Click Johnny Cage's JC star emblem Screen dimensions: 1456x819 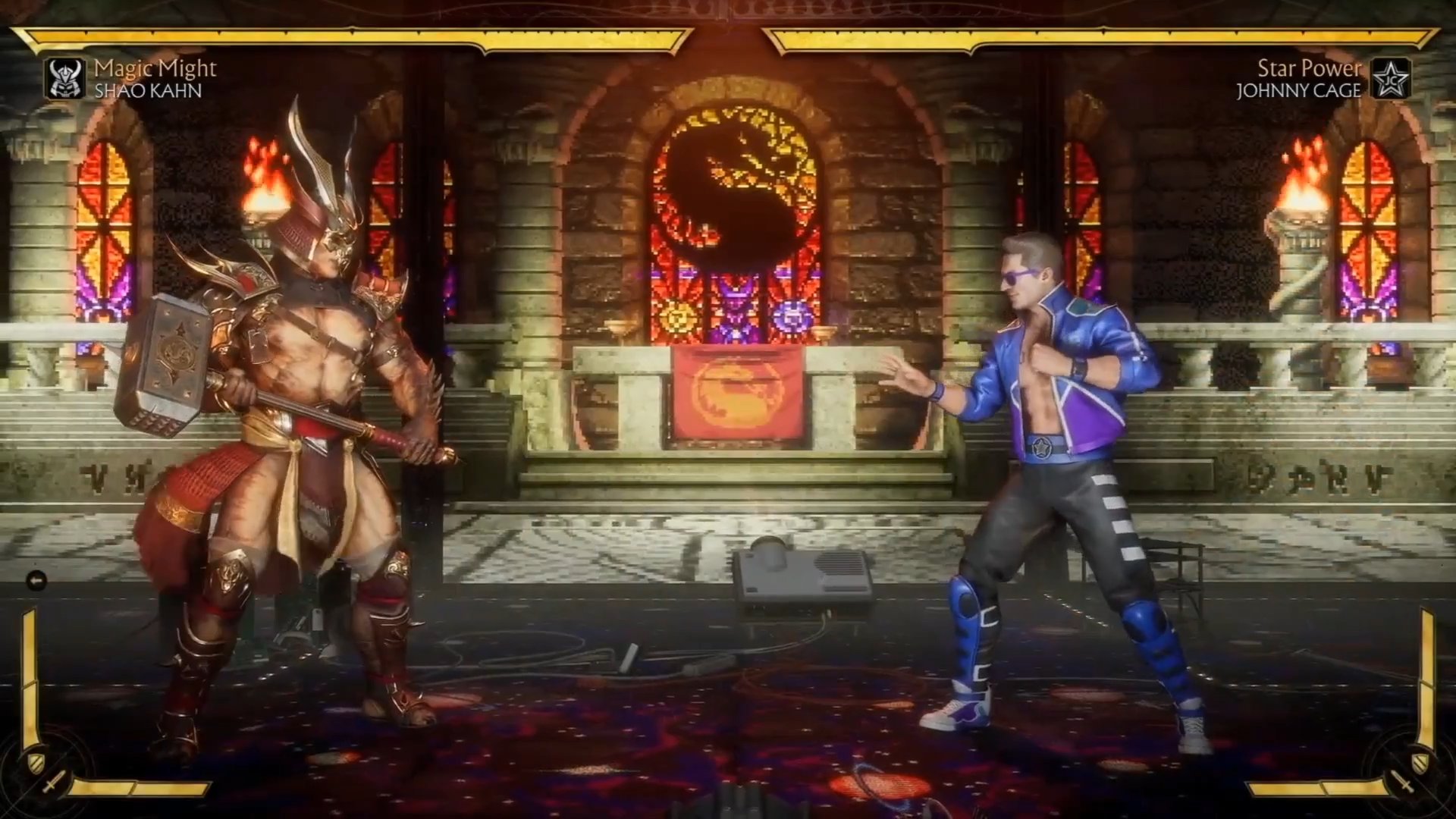pos(1391,79)
